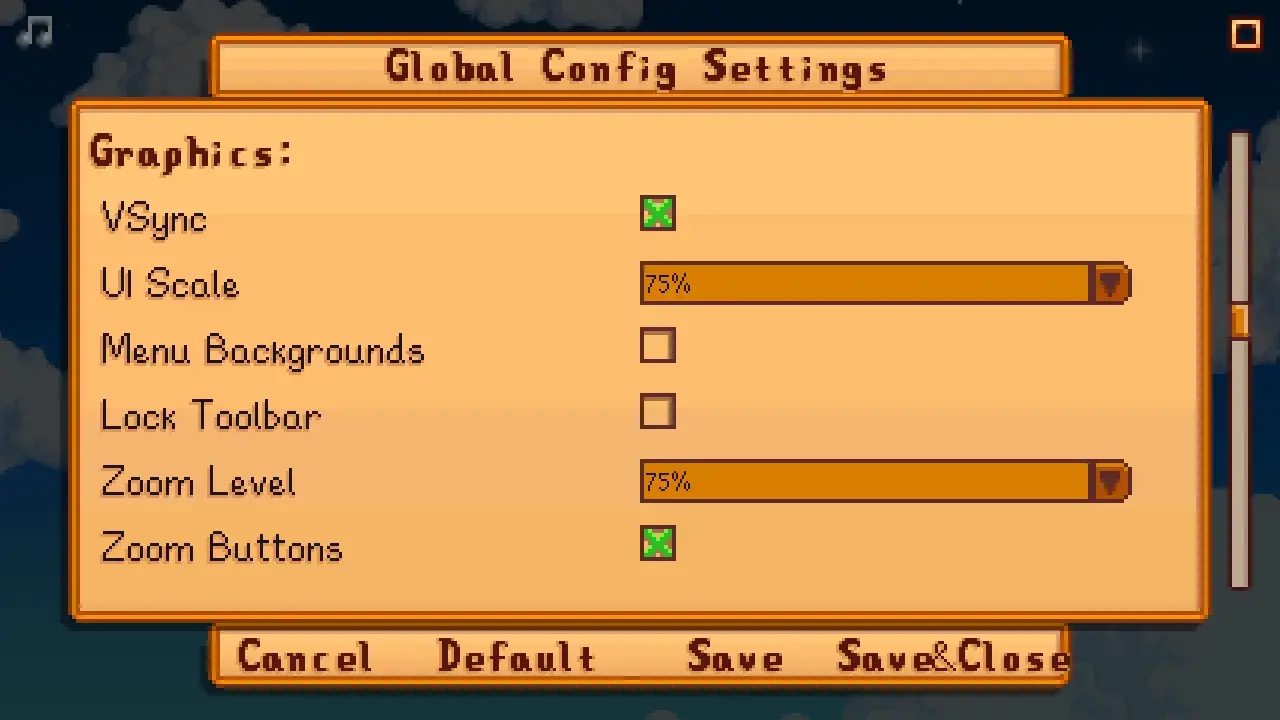Select the 75% value in UI Scale
The image size is (1280, 720).
pos(668,284)
